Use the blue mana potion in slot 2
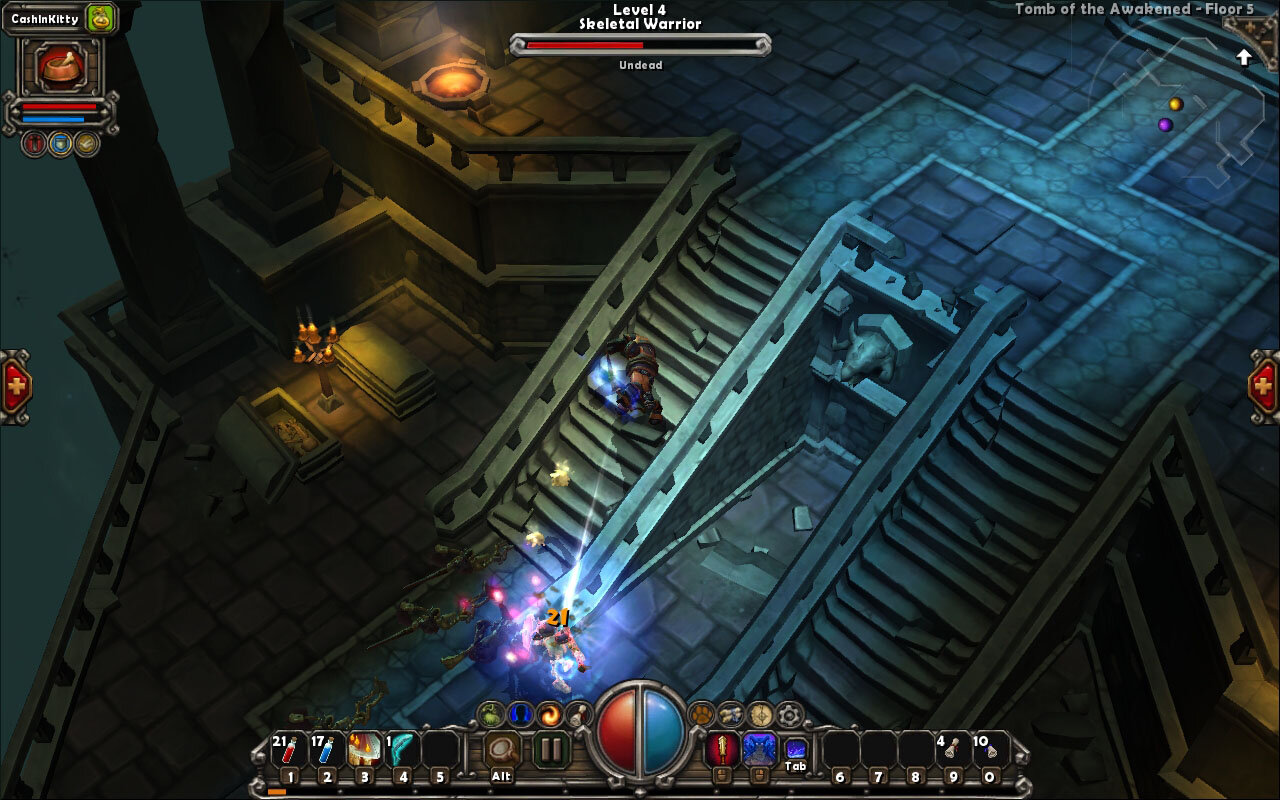This screenshot has width=1280, height=800. (x=327, y=750)
